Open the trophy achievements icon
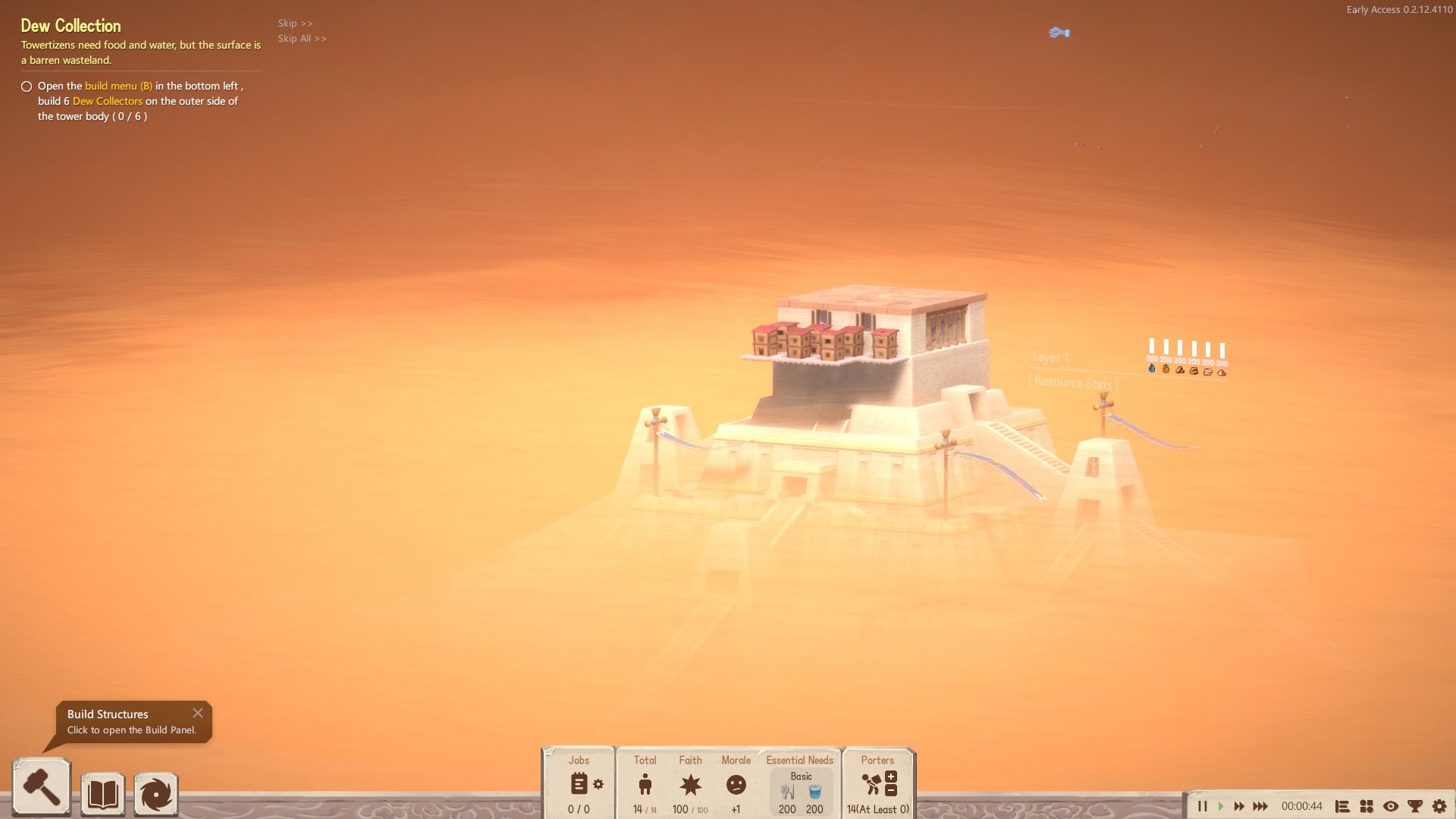The width and height of the screenshot is (1456, 819). [x=1415, y=806]
